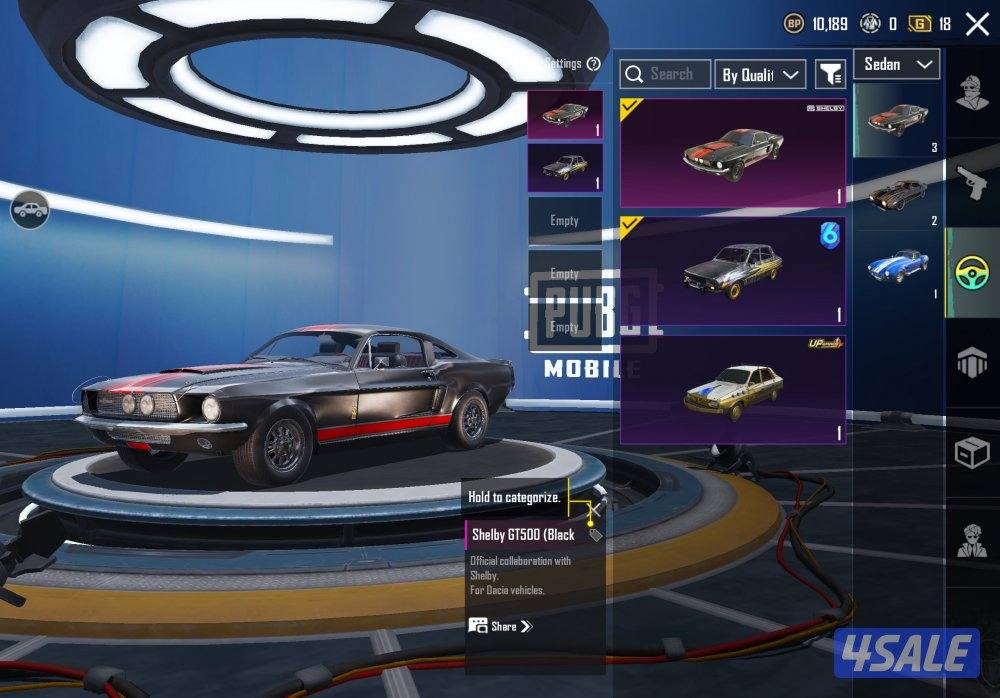Pick the gold Dacia with blue stripes
1000x698 pixels.
click(x=732, y=389)
